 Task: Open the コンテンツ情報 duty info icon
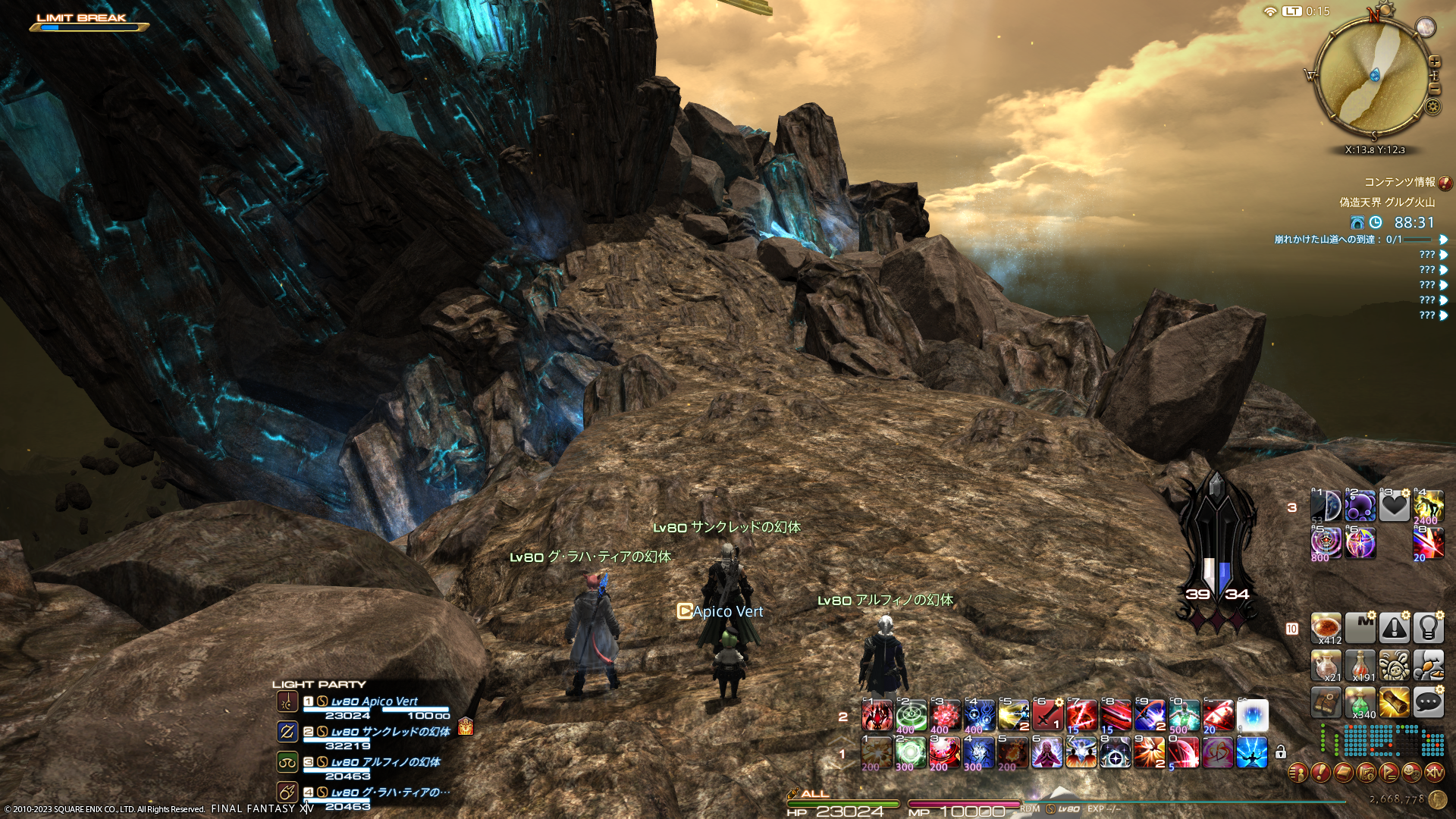(1445, 183)
